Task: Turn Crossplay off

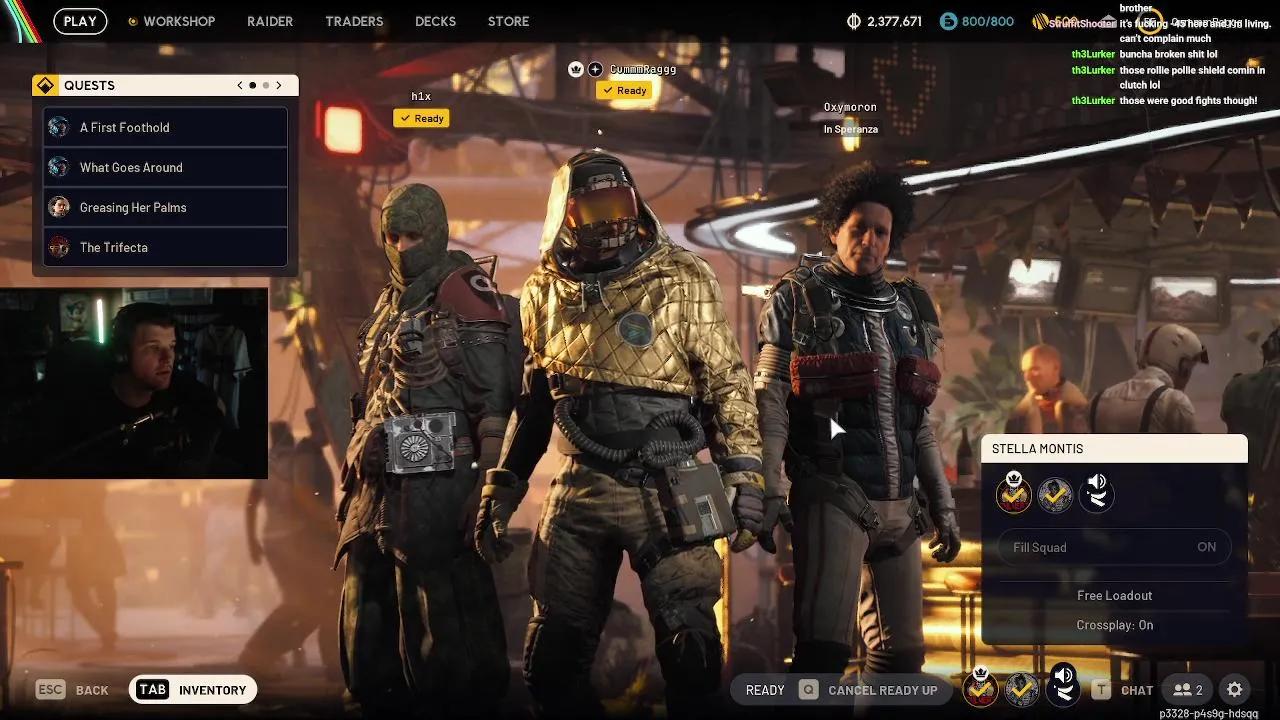Action: click(1114, 624)
